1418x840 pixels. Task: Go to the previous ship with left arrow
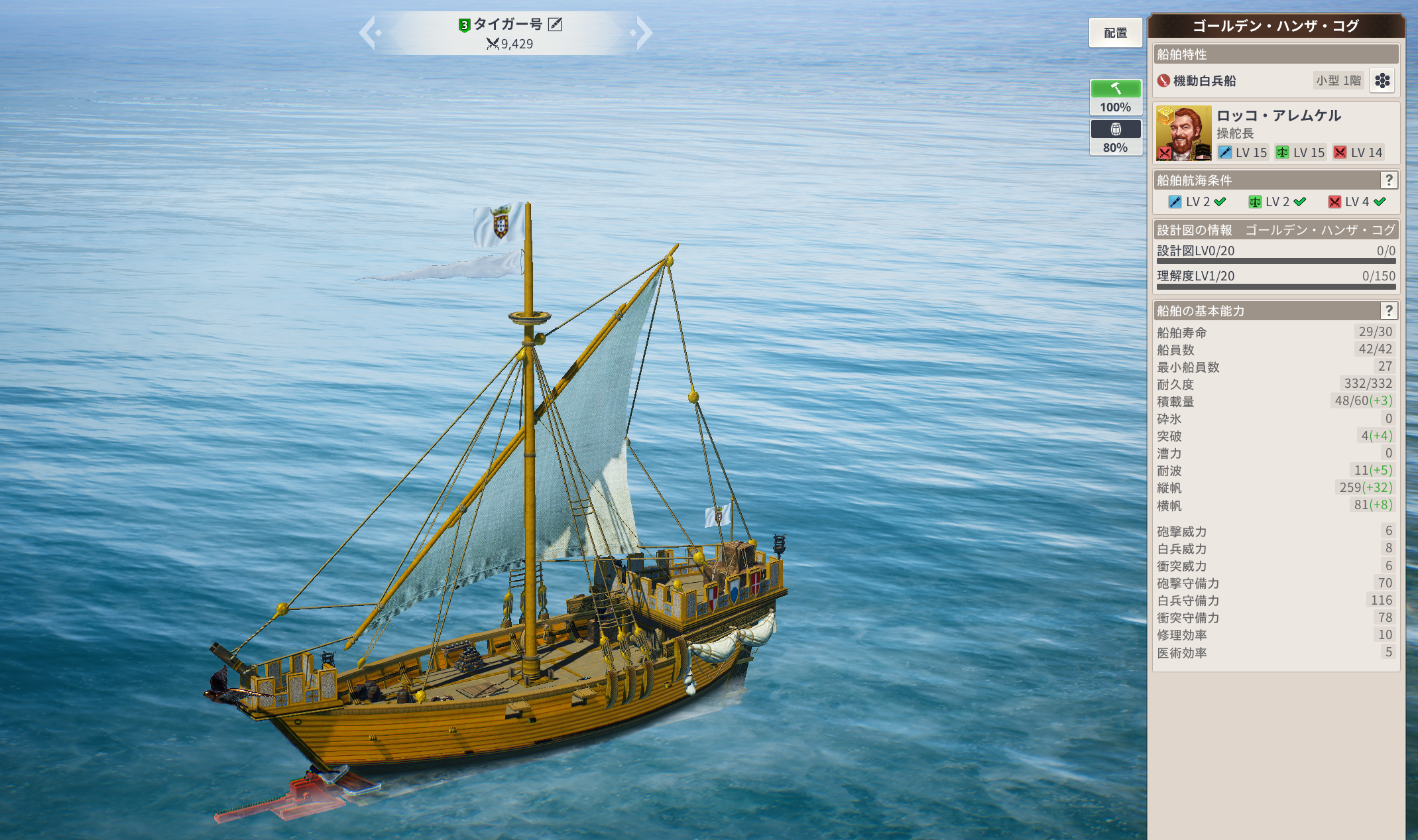[369, 32]
